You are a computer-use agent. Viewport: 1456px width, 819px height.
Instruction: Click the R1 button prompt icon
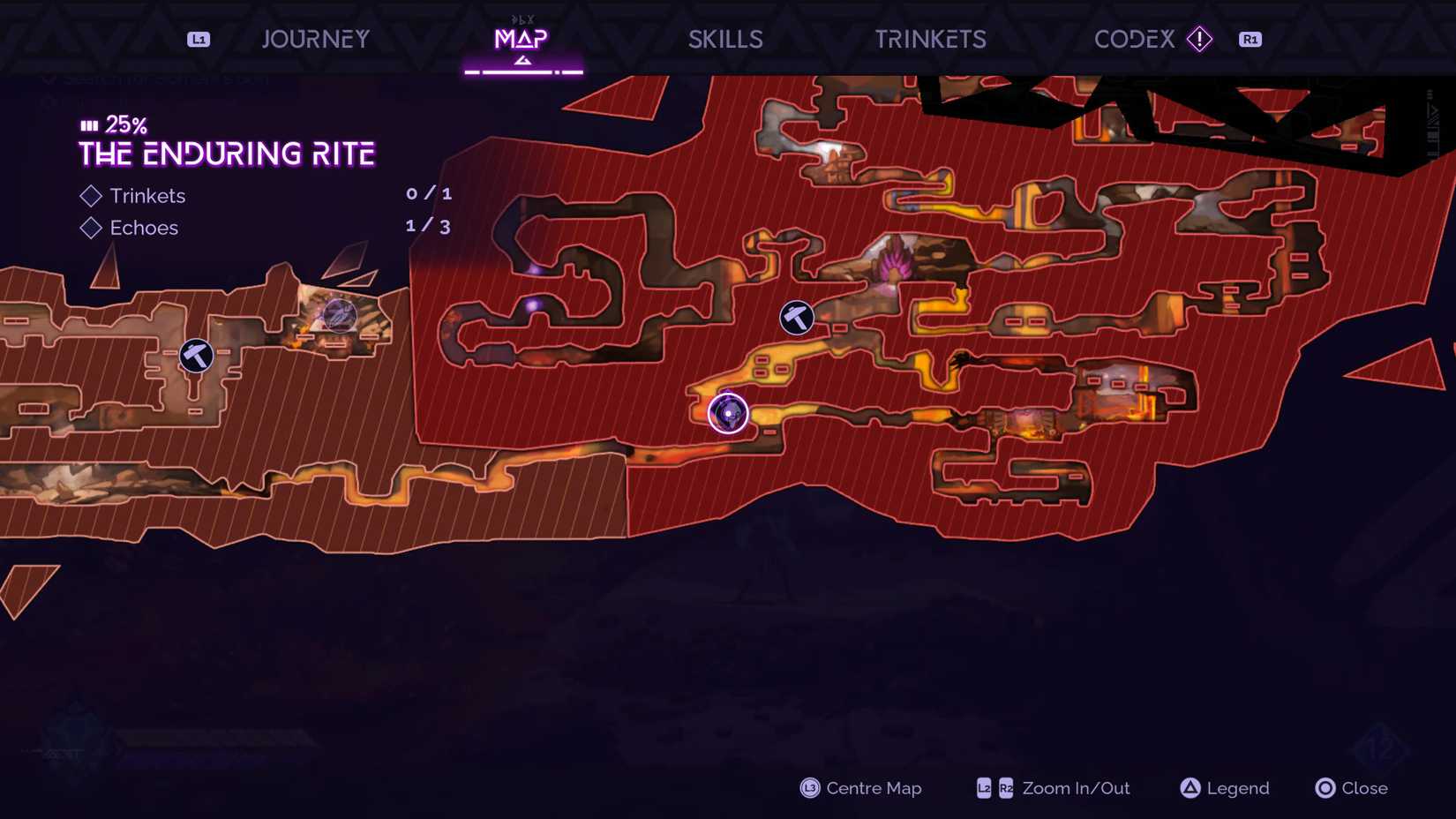pos(1250,39)
